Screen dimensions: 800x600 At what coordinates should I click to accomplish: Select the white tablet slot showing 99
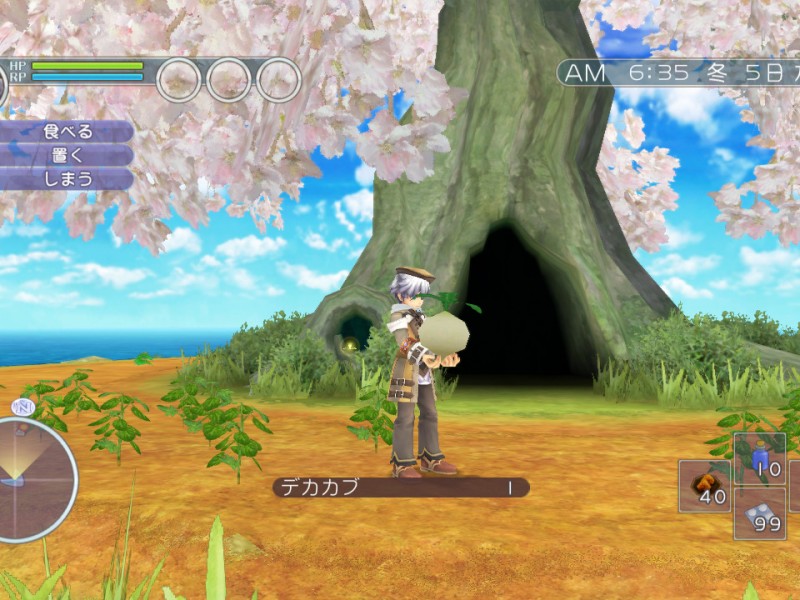(760, 514)
